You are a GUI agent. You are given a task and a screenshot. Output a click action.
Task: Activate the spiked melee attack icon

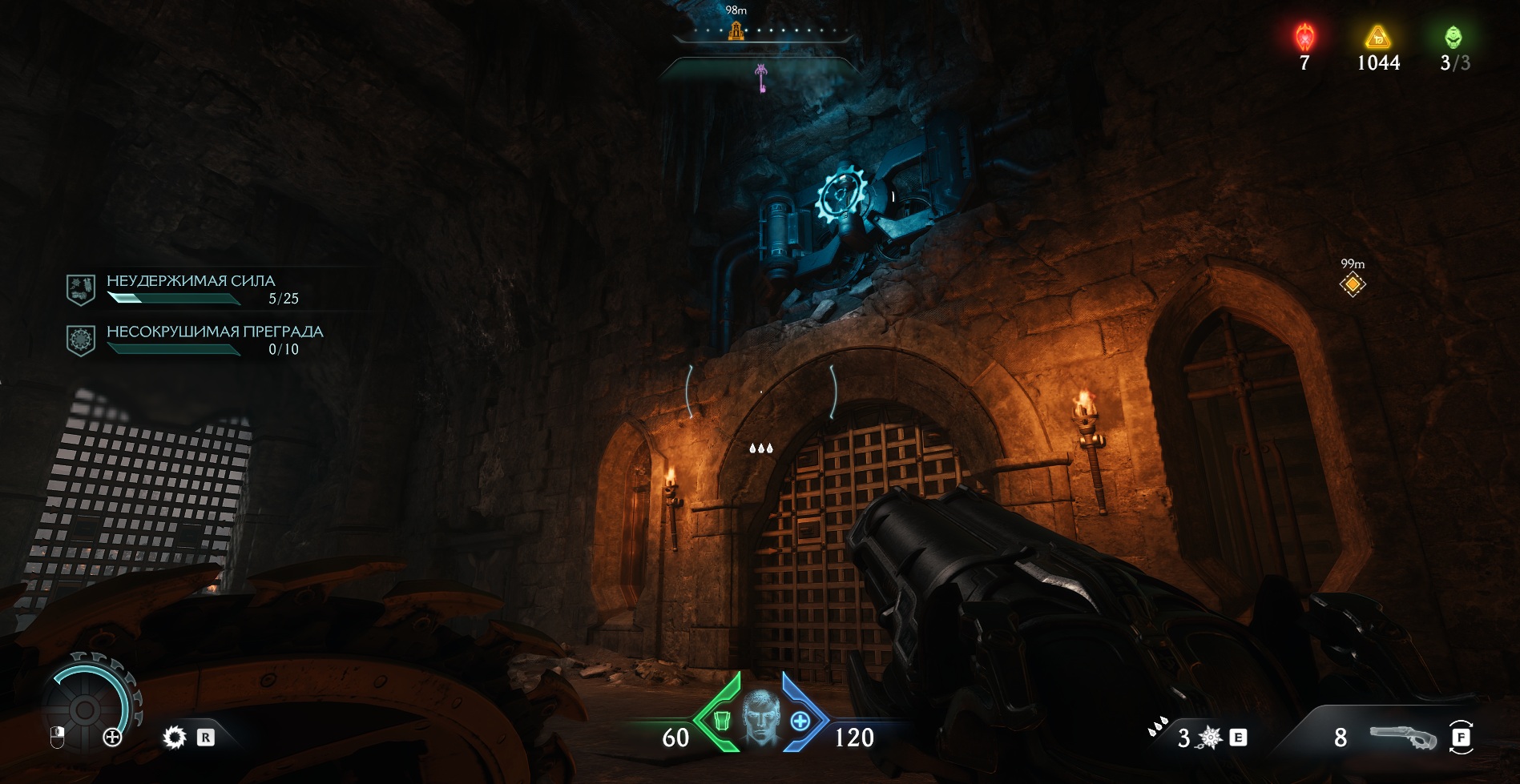click(1209, 738)
